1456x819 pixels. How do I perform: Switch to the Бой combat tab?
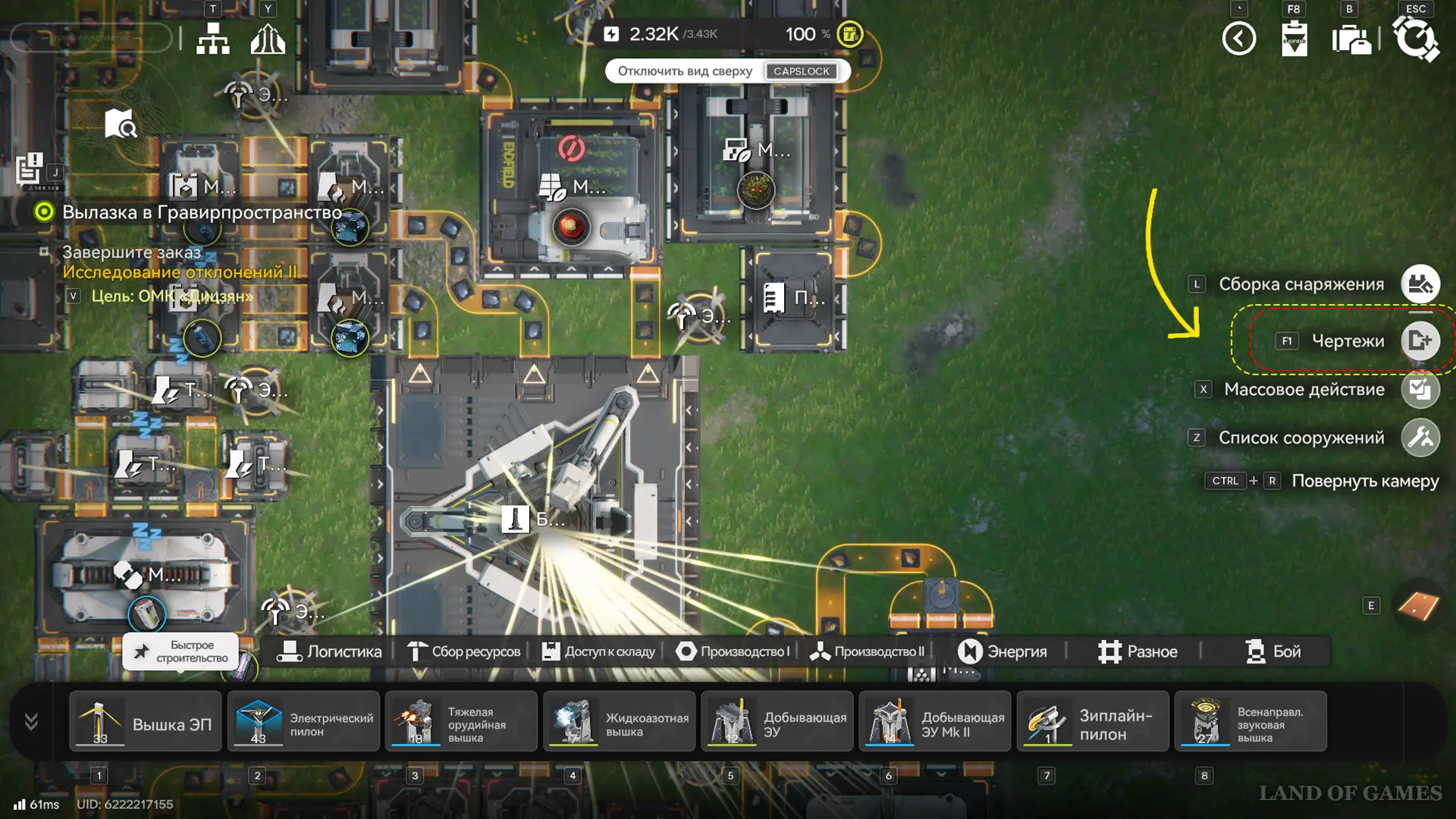[x=1273, y=651]
